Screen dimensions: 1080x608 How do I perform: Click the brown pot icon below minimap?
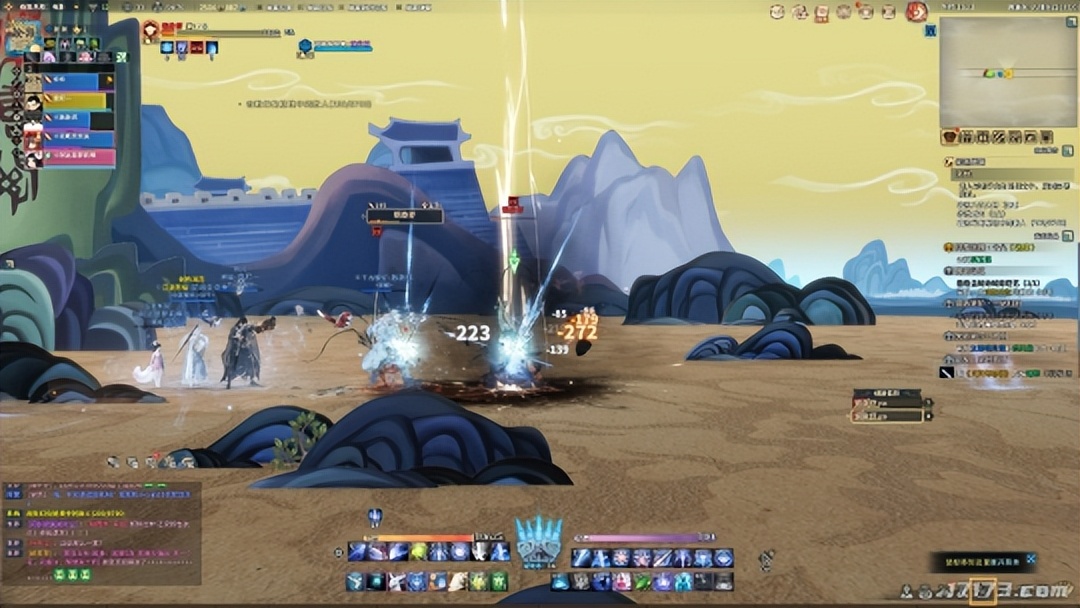point(951,137)
